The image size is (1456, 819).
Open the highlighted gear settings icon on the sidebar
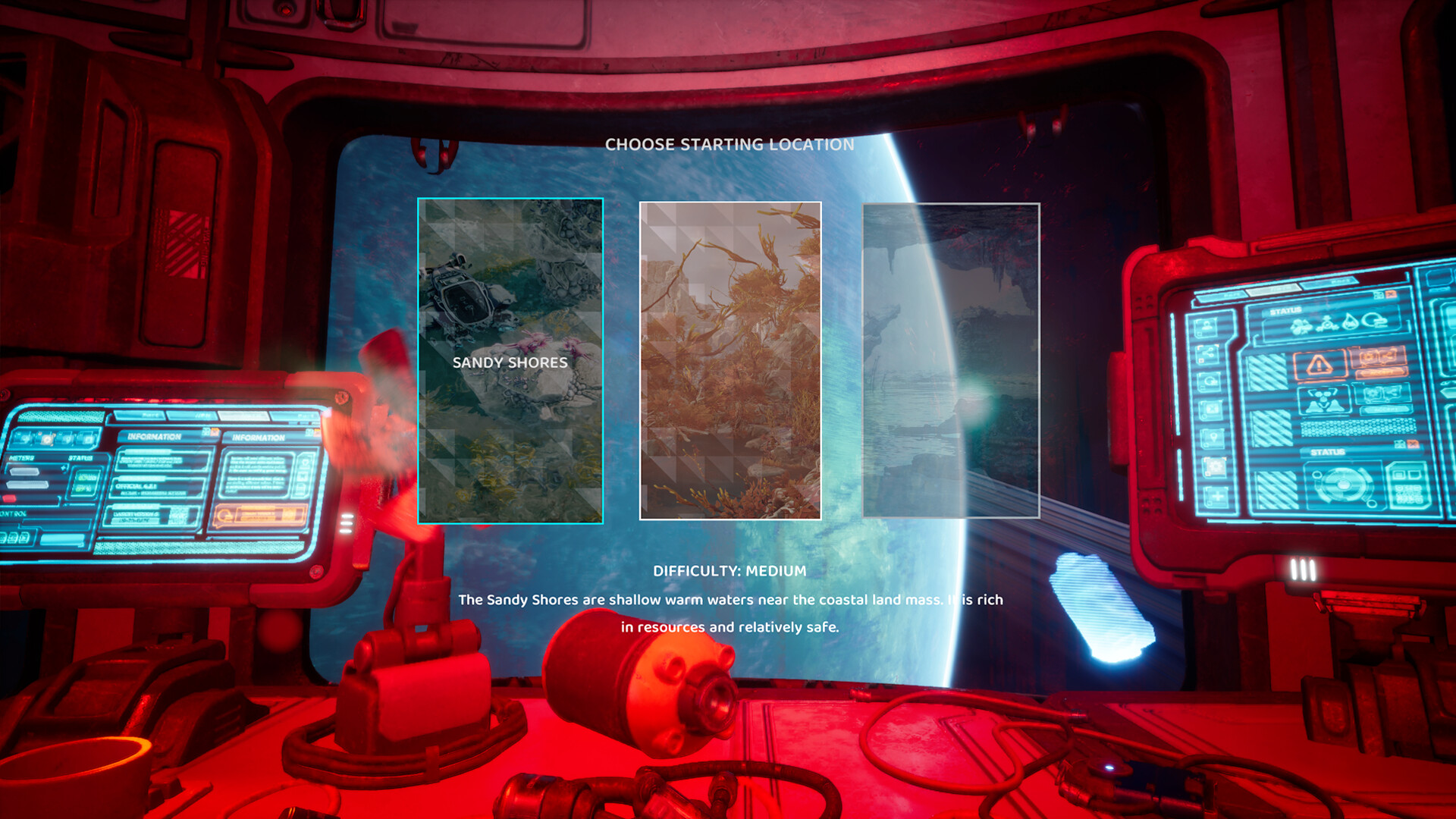click(1213, 466)
